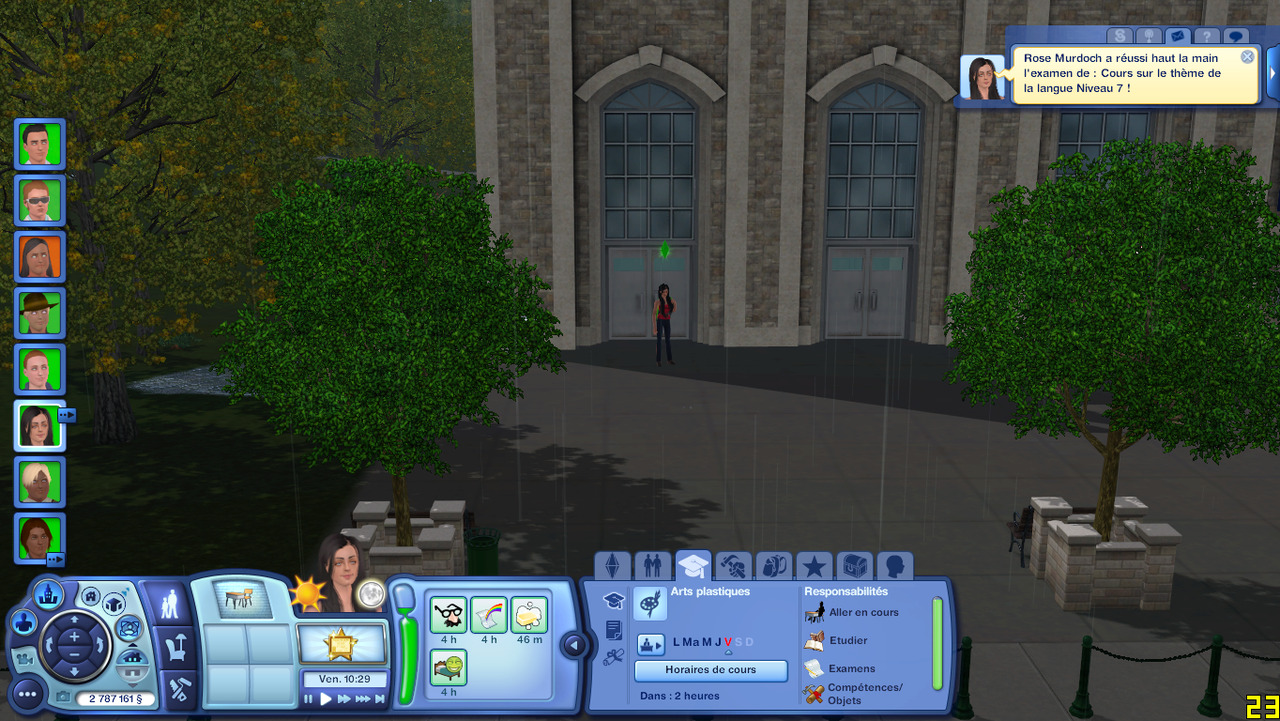Click the rainbow paper moodlet icon
Viewport: 1280px width, 721px height.
tap(489, 615)
